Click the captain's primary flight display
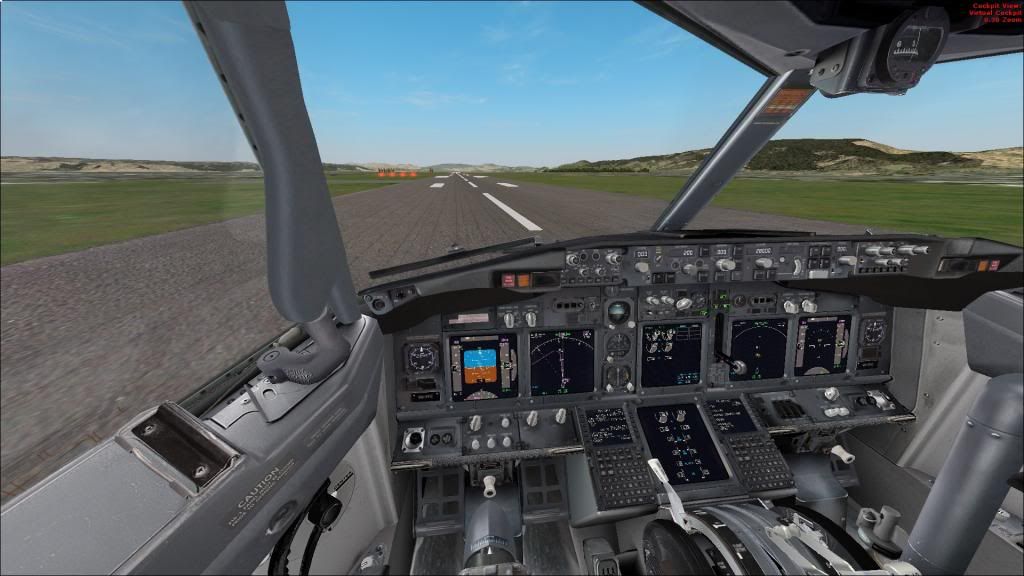1024x576 pixels. tap(483, 366)
